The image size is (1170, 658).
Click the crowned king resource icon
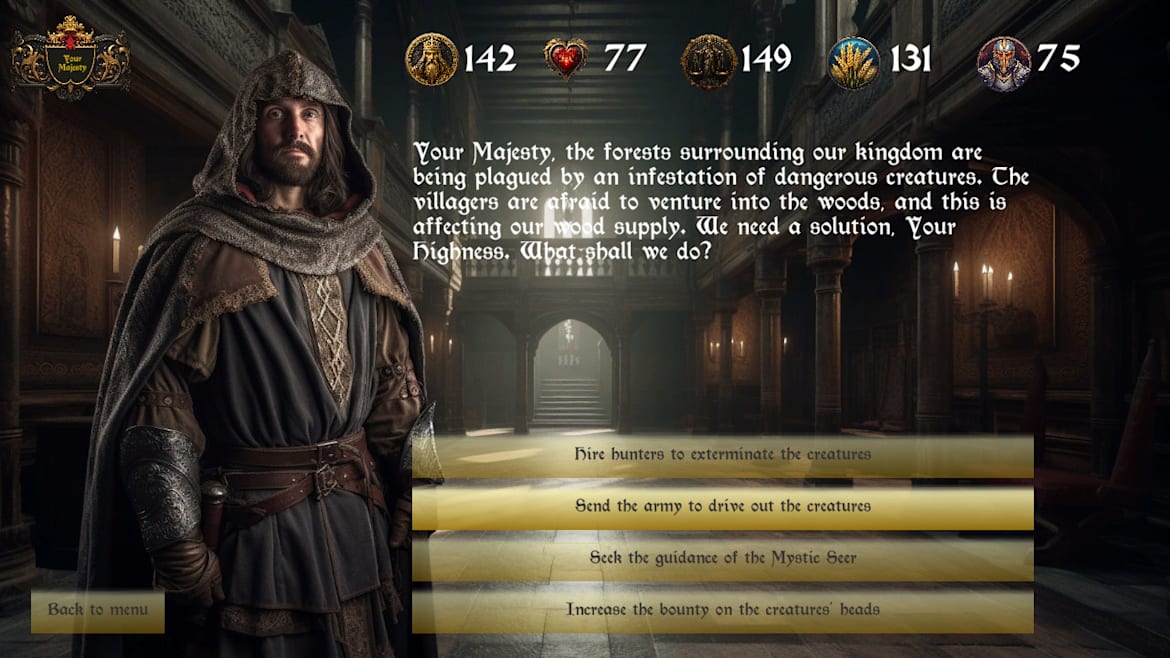tap(431, 59)
